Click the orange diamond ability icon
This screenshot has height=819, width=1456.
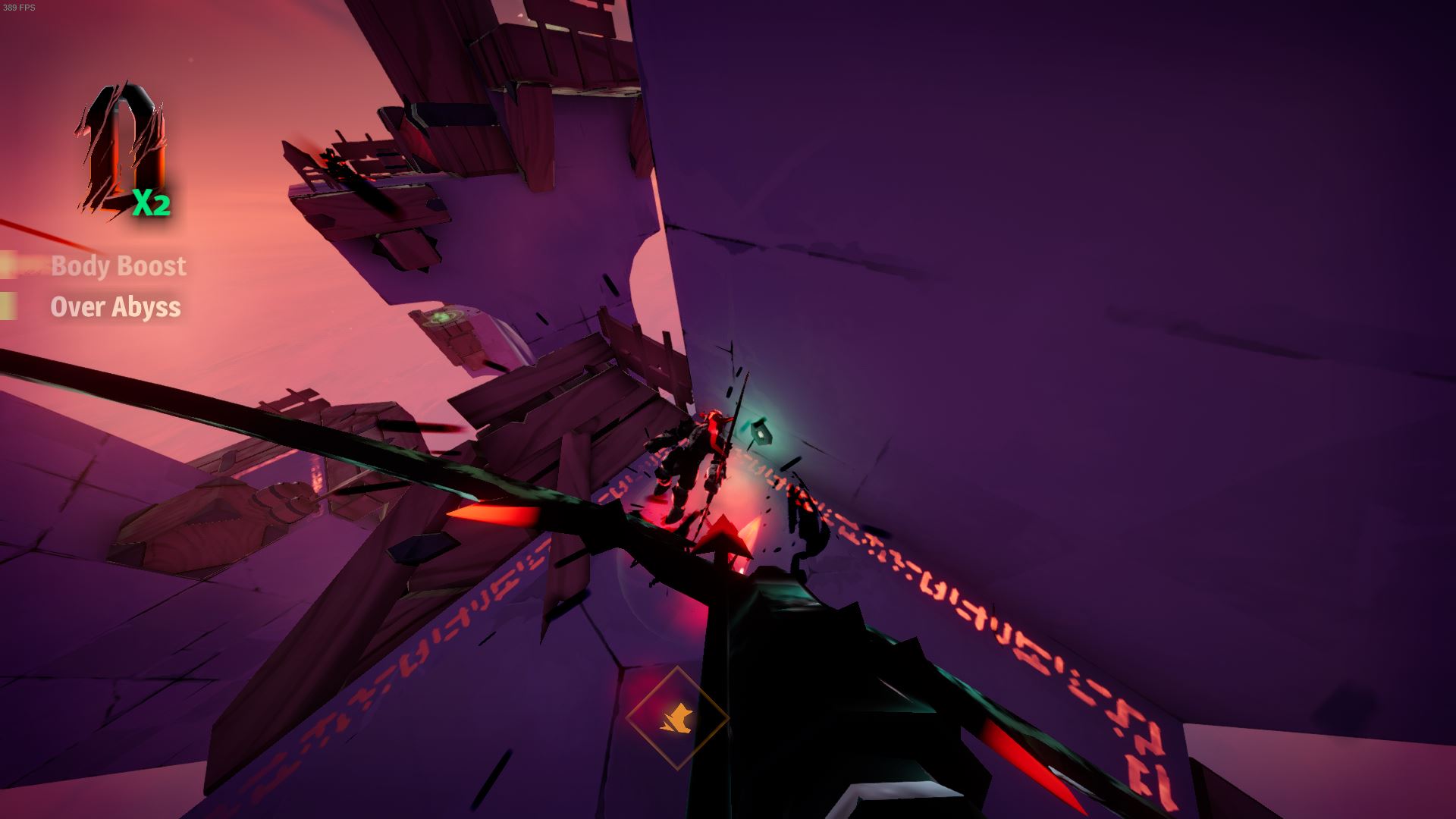click(x=677, y=717)
